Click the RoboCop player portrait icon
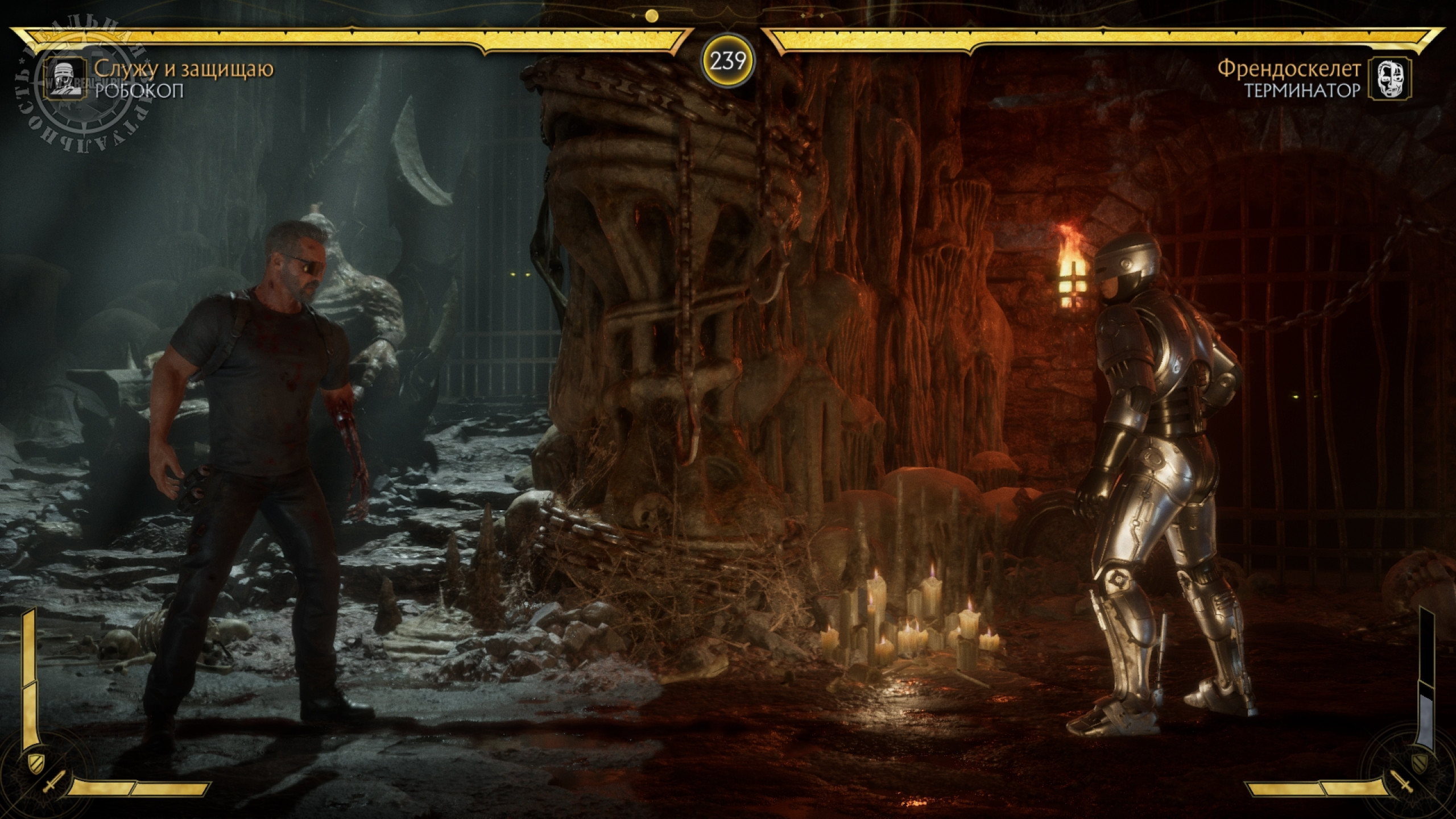This screenshot has height=819, width=1456. click(63, 78)
